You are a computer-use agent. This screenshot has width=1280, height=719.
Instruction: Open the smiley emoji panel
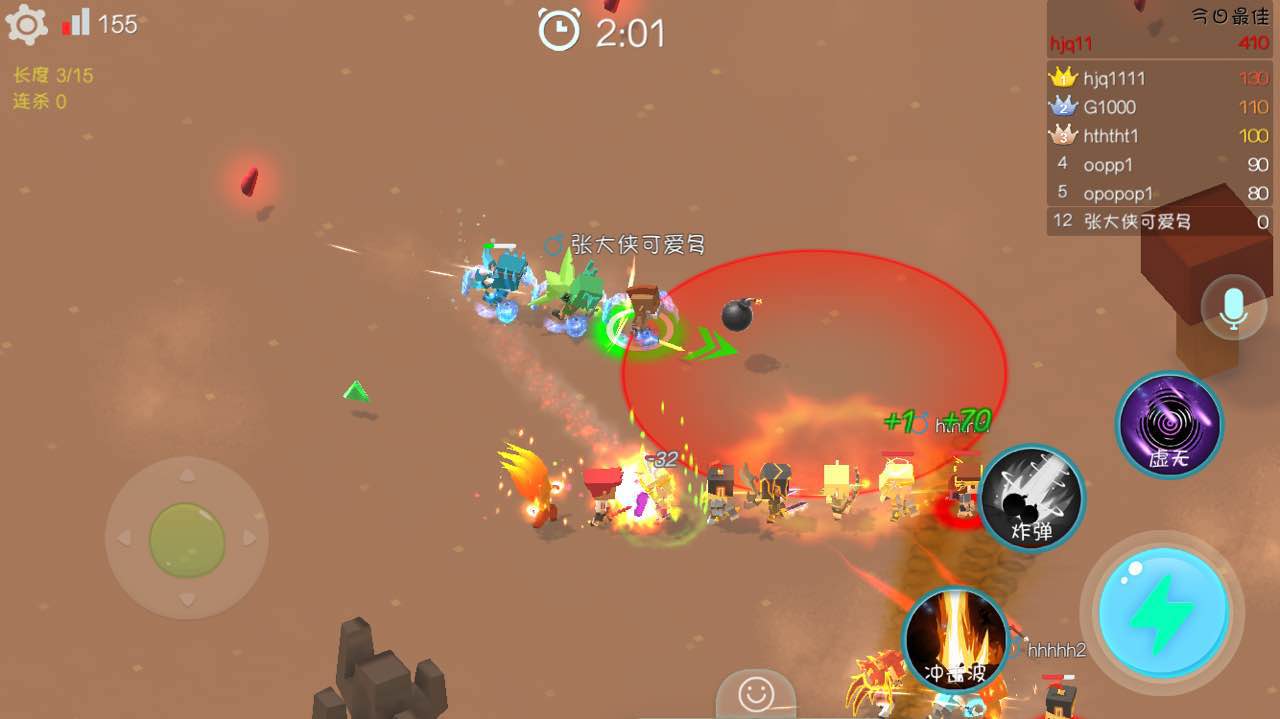tap(756, 693)
